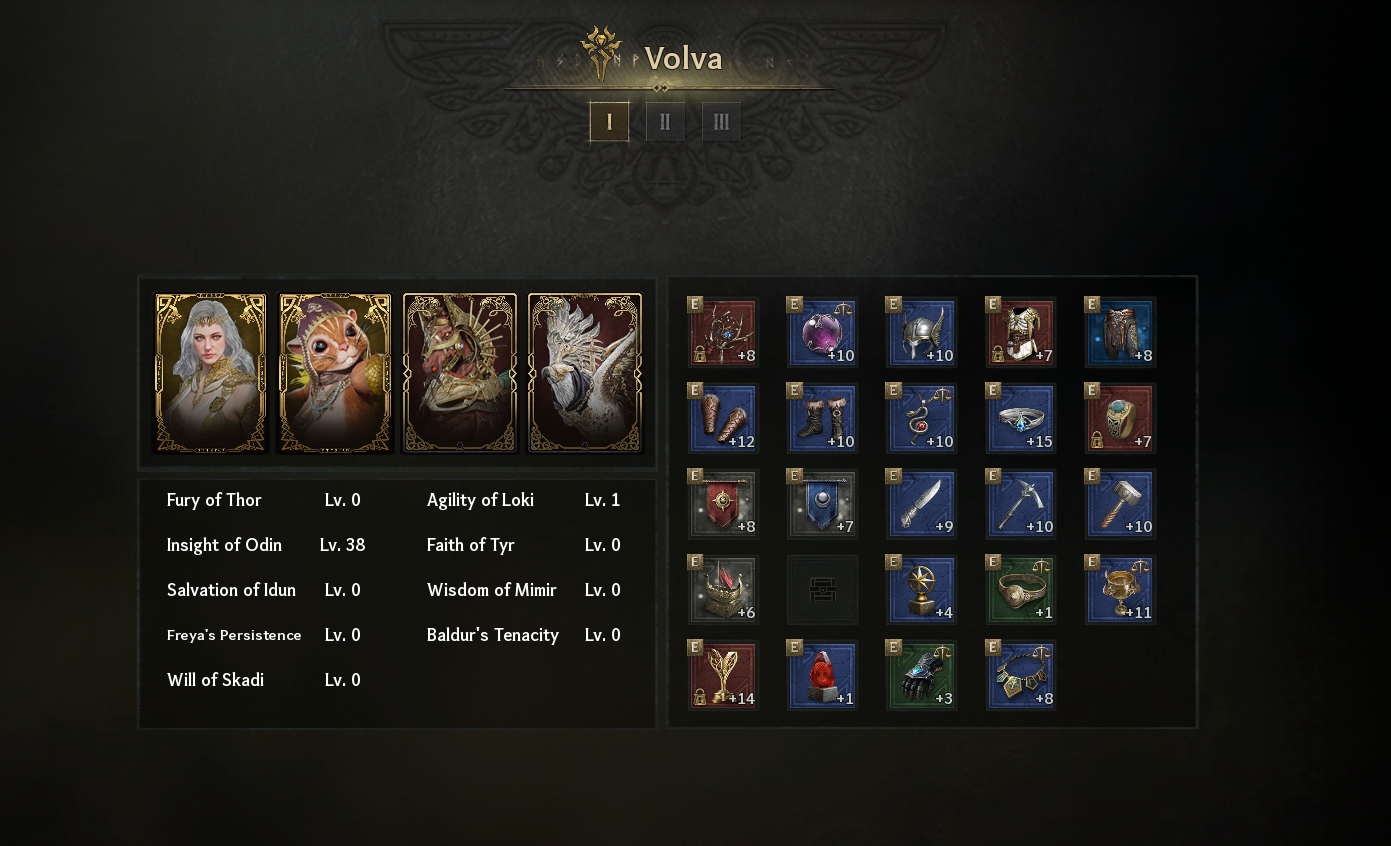This screenshot has width=1391, height=846.
Task: Select the red crystal item slot
Action: [x=822, y=675]
